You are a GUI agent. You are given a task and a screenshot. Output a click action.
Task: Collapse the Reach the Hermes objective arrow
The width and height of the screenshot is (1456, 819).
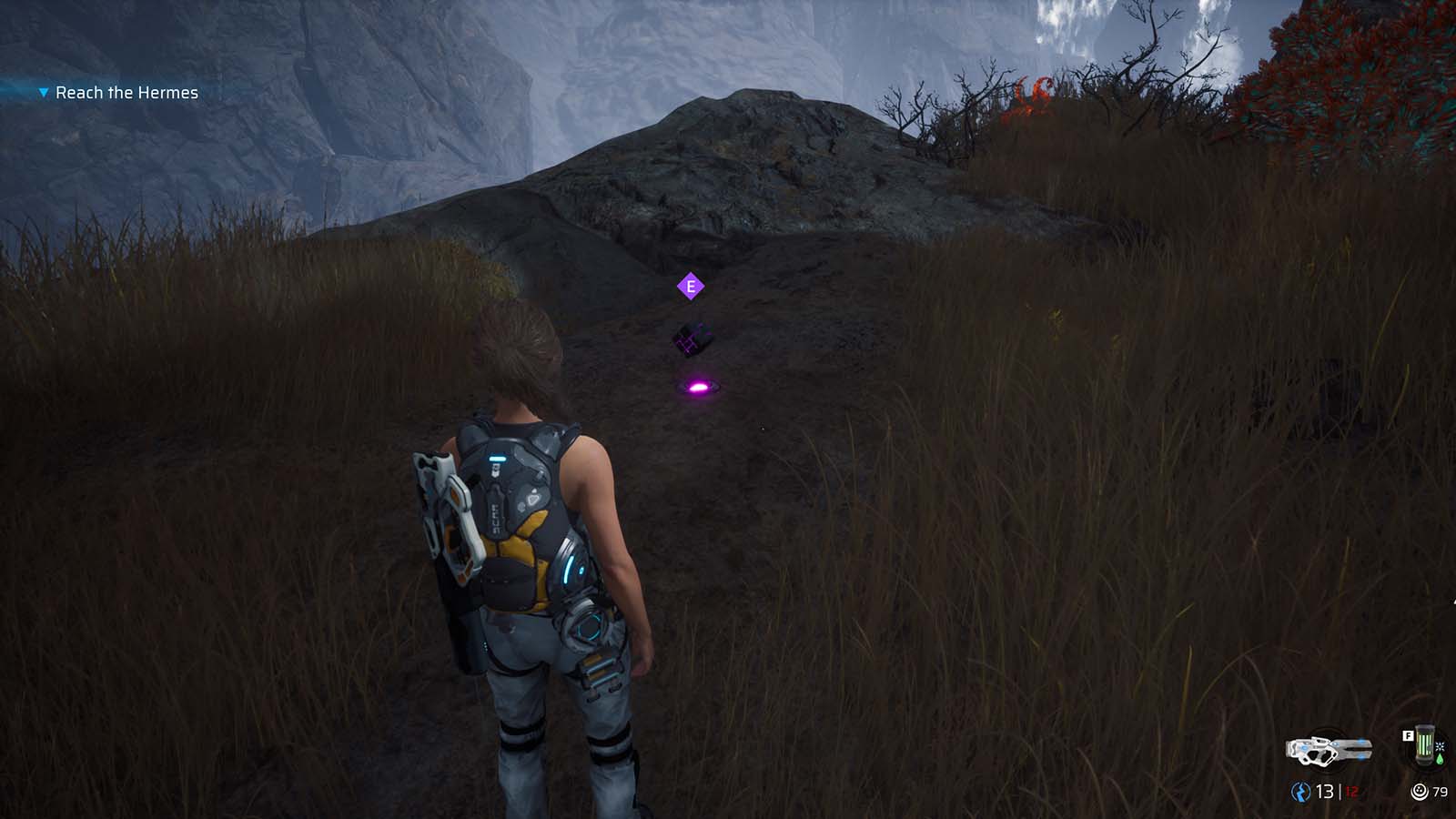(x=41, y=92)
